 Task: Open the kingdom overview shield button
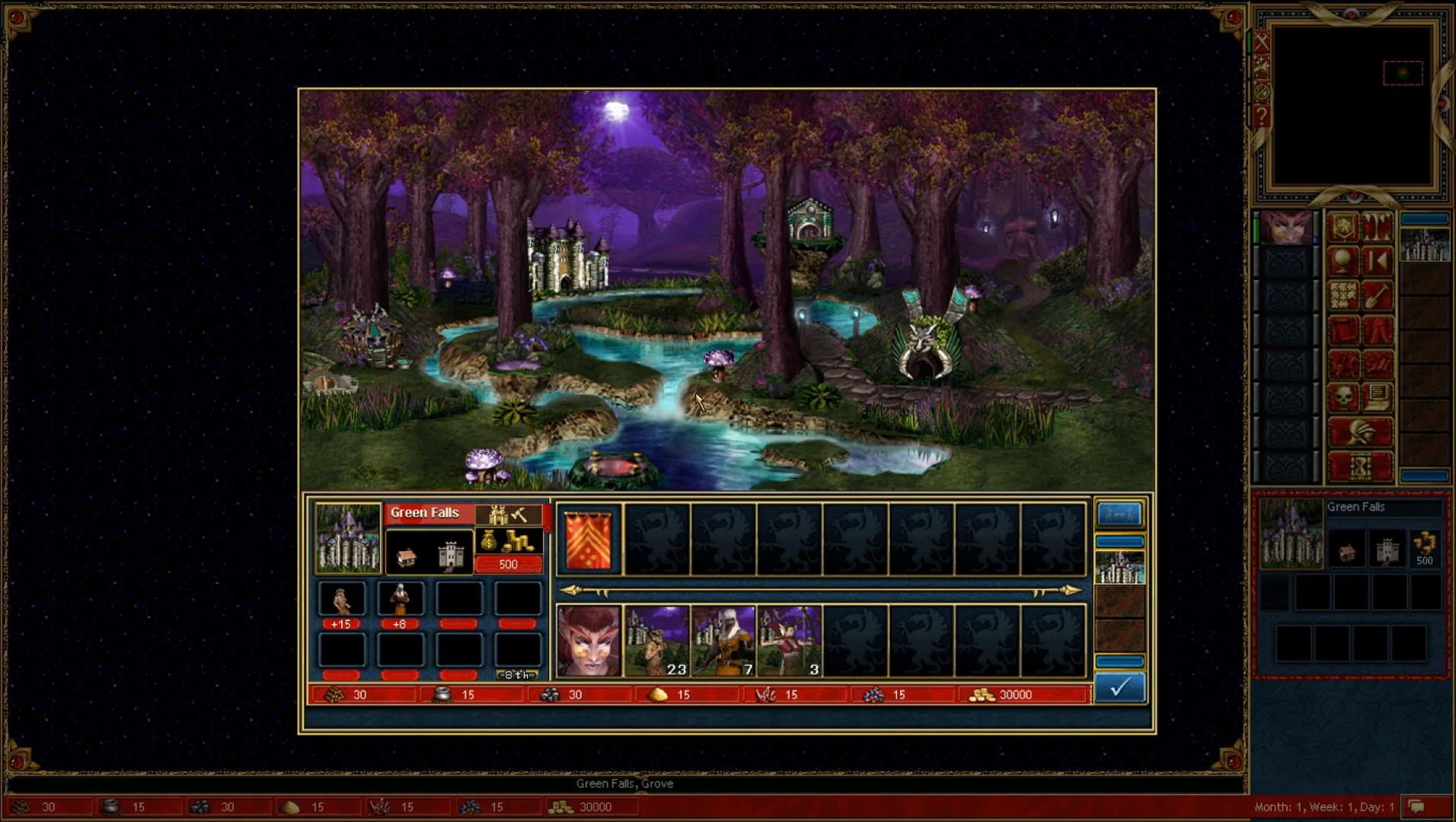(x=1343, y=227)
